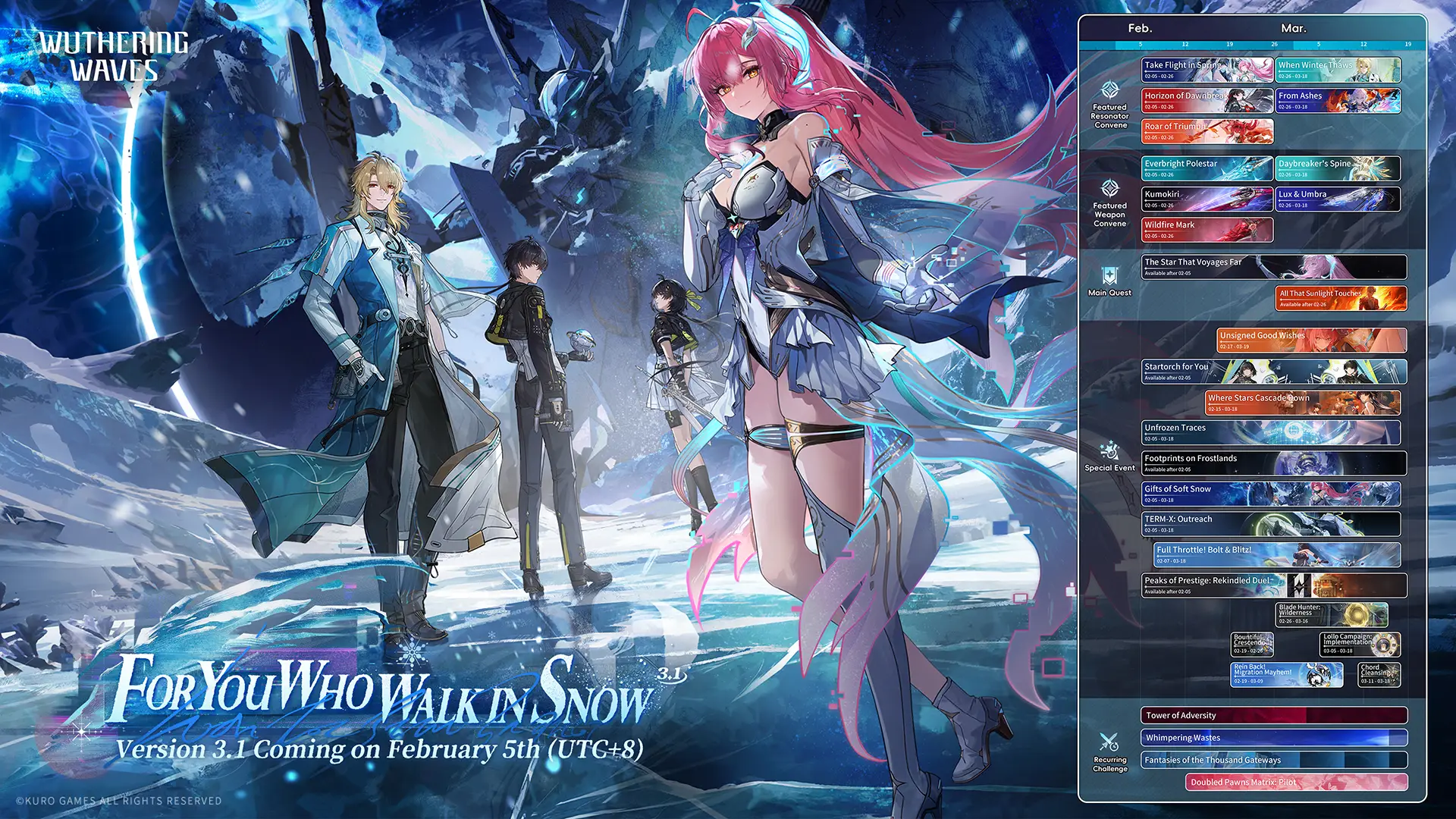Open the When Winter Thaws banner
This screenshot has height=819, width=1456.
(1338, 70)
